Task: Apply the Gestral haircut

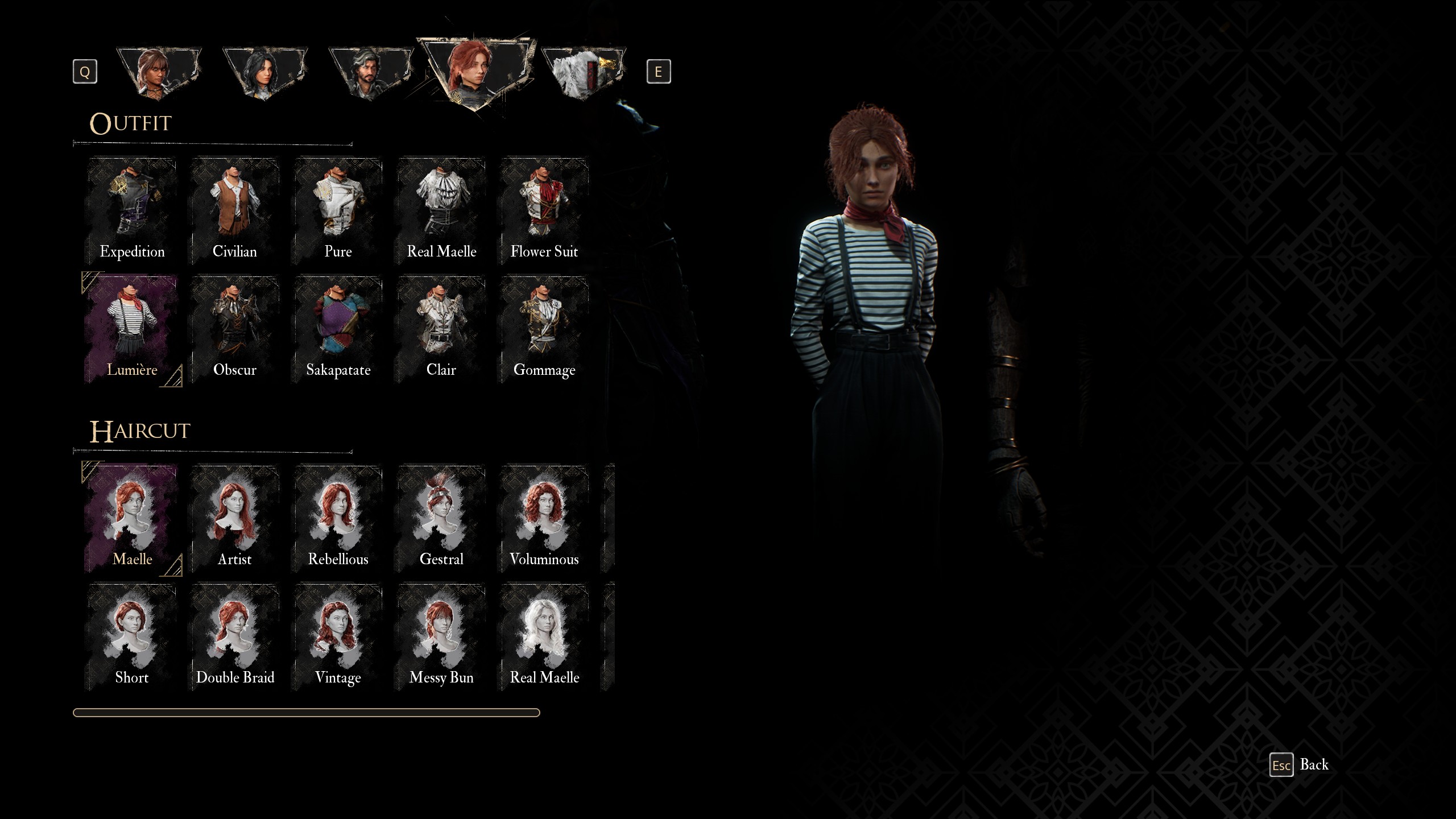Action: (441, 518)
